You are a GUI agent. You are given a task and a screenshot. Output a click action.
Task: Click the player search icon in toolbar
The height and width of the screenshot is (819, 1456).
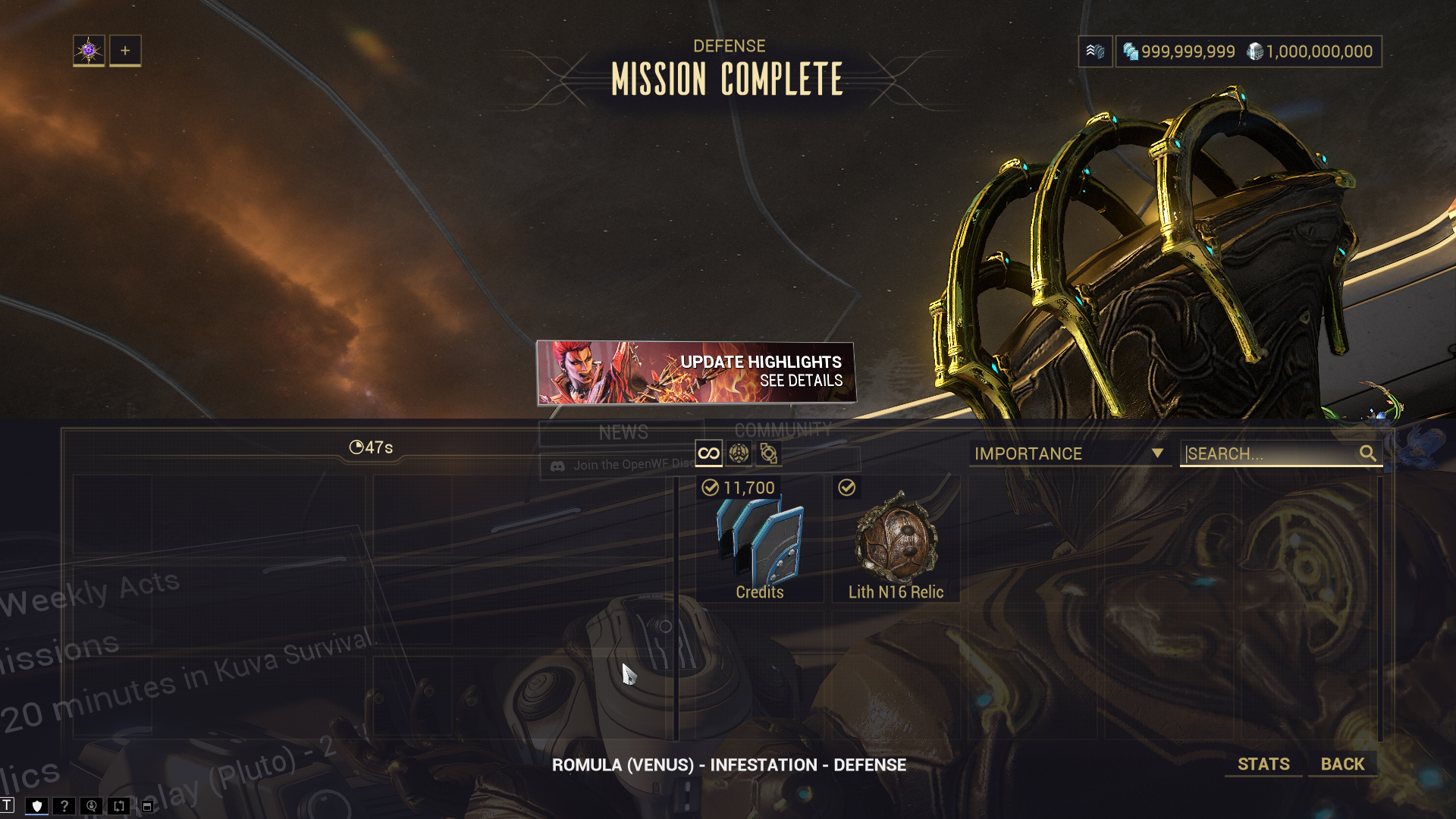[92, 806]
